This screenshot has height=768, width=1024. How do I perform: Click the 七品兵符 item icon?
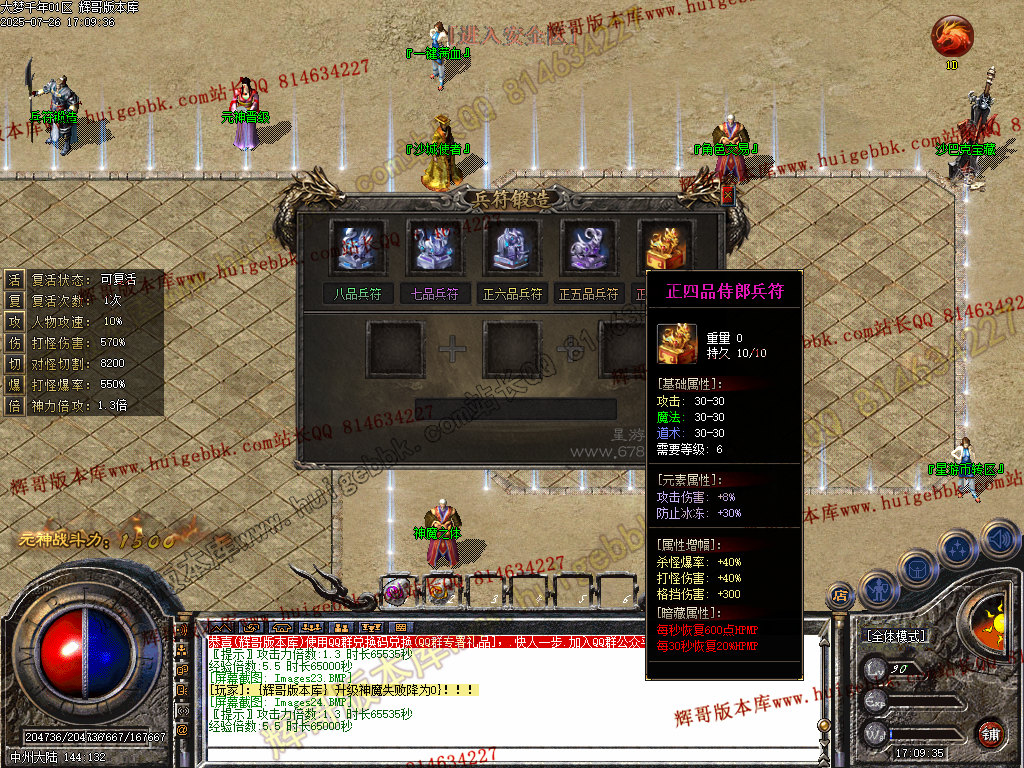(436, 247)
